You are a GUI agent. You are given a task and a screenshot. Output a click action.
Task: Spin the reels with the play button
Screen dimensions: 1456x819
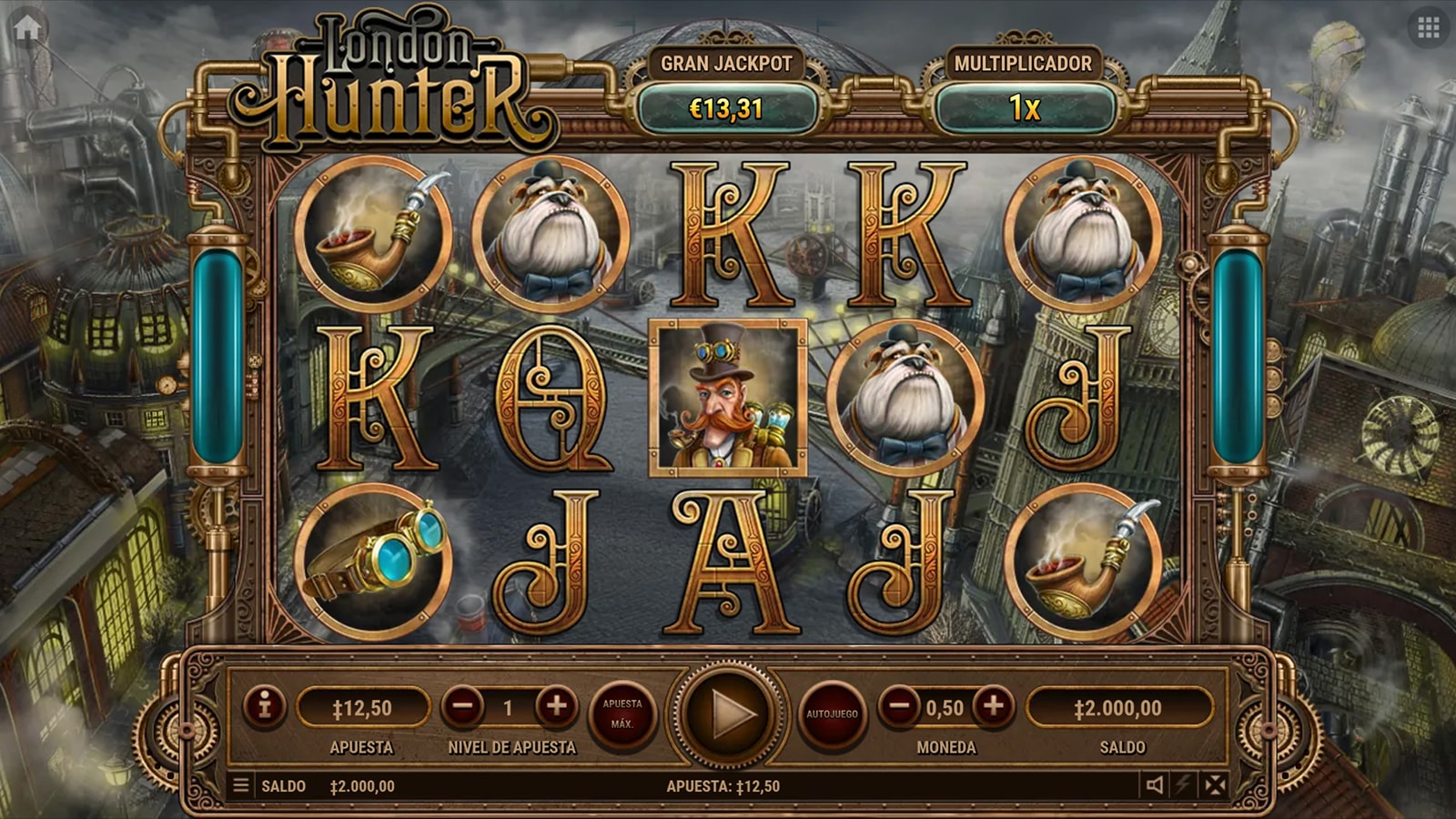(728, 714)
